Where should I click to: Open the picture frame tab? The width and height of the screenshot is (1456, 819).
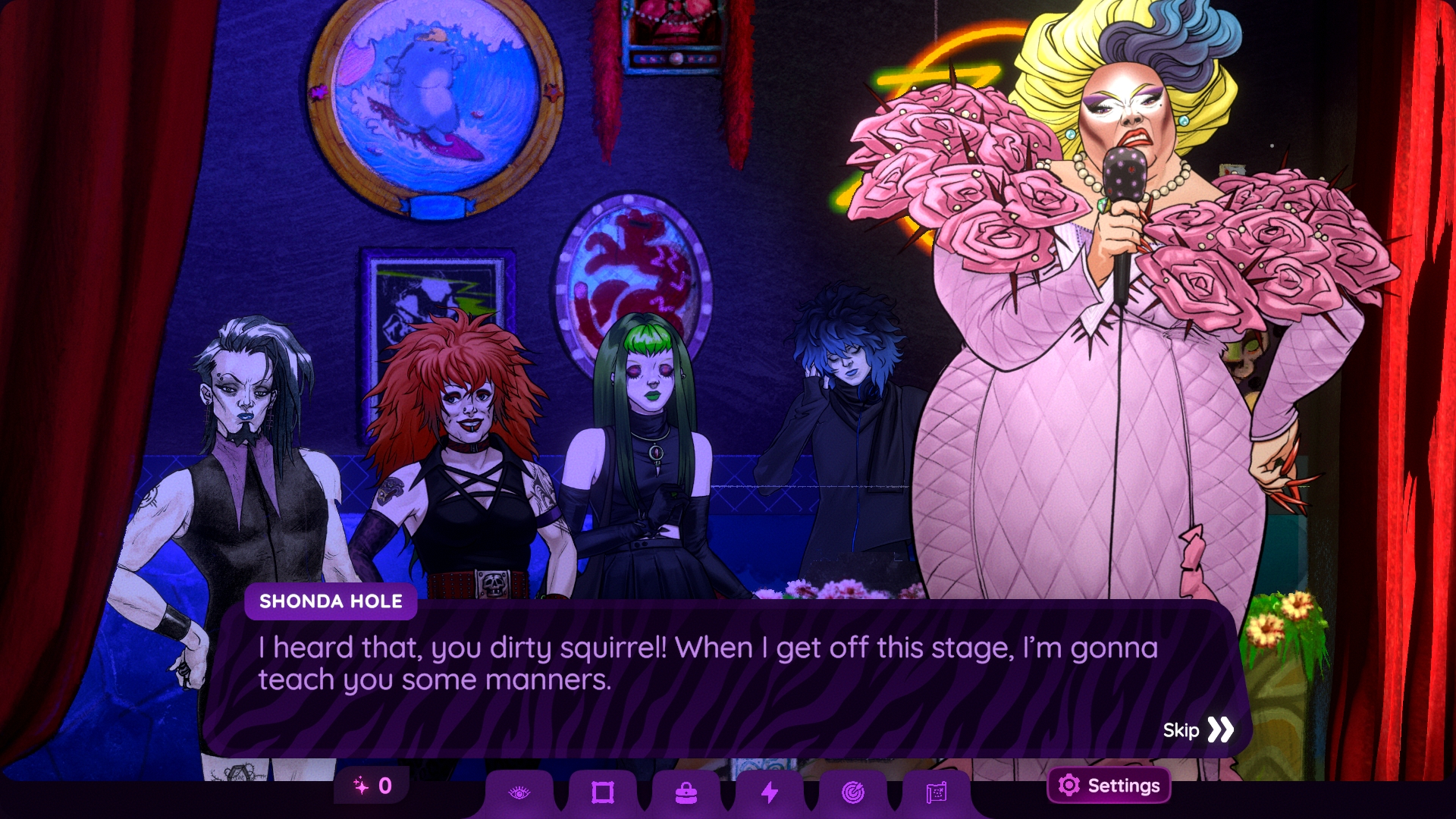point(603,793)
